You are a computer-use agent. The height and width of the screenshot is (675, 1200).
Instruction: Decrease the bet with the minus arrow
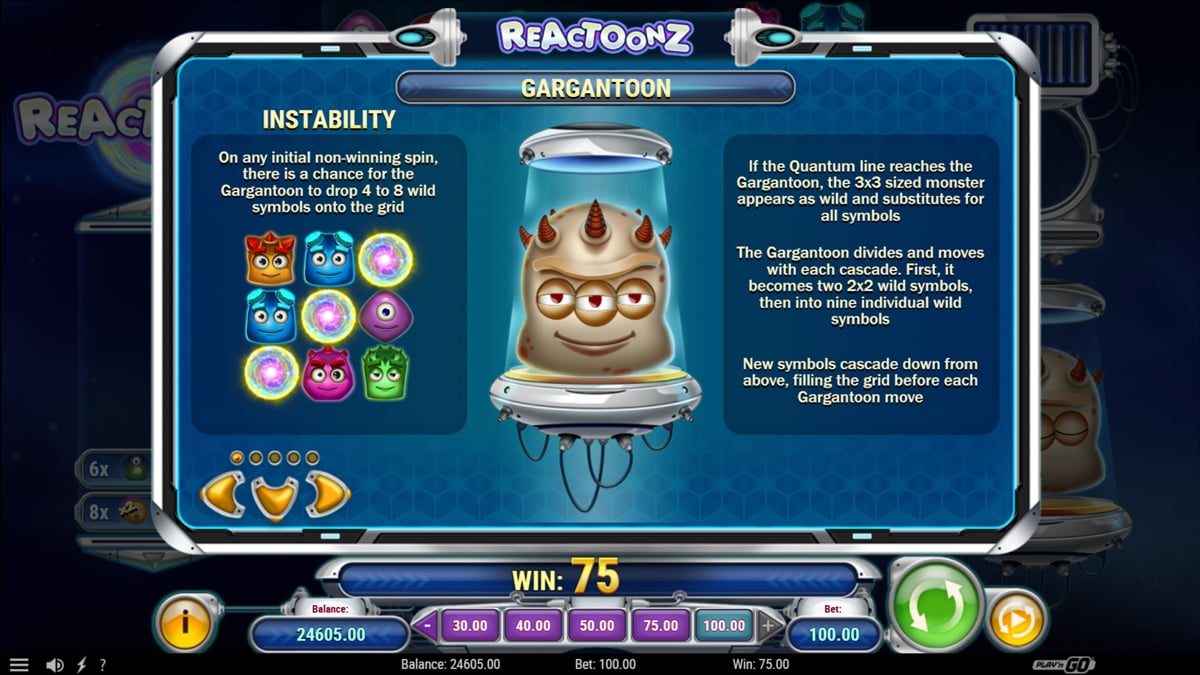tap(427, 627)
